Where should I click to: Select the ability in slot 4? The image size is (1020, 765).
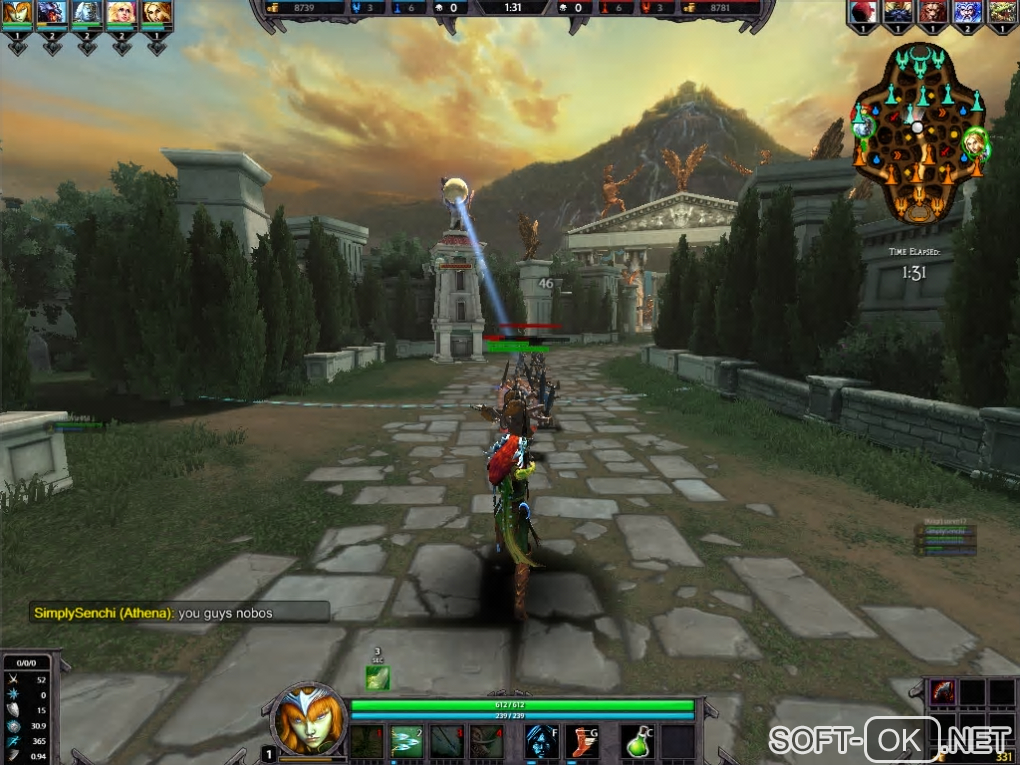[x=486, y=741]
